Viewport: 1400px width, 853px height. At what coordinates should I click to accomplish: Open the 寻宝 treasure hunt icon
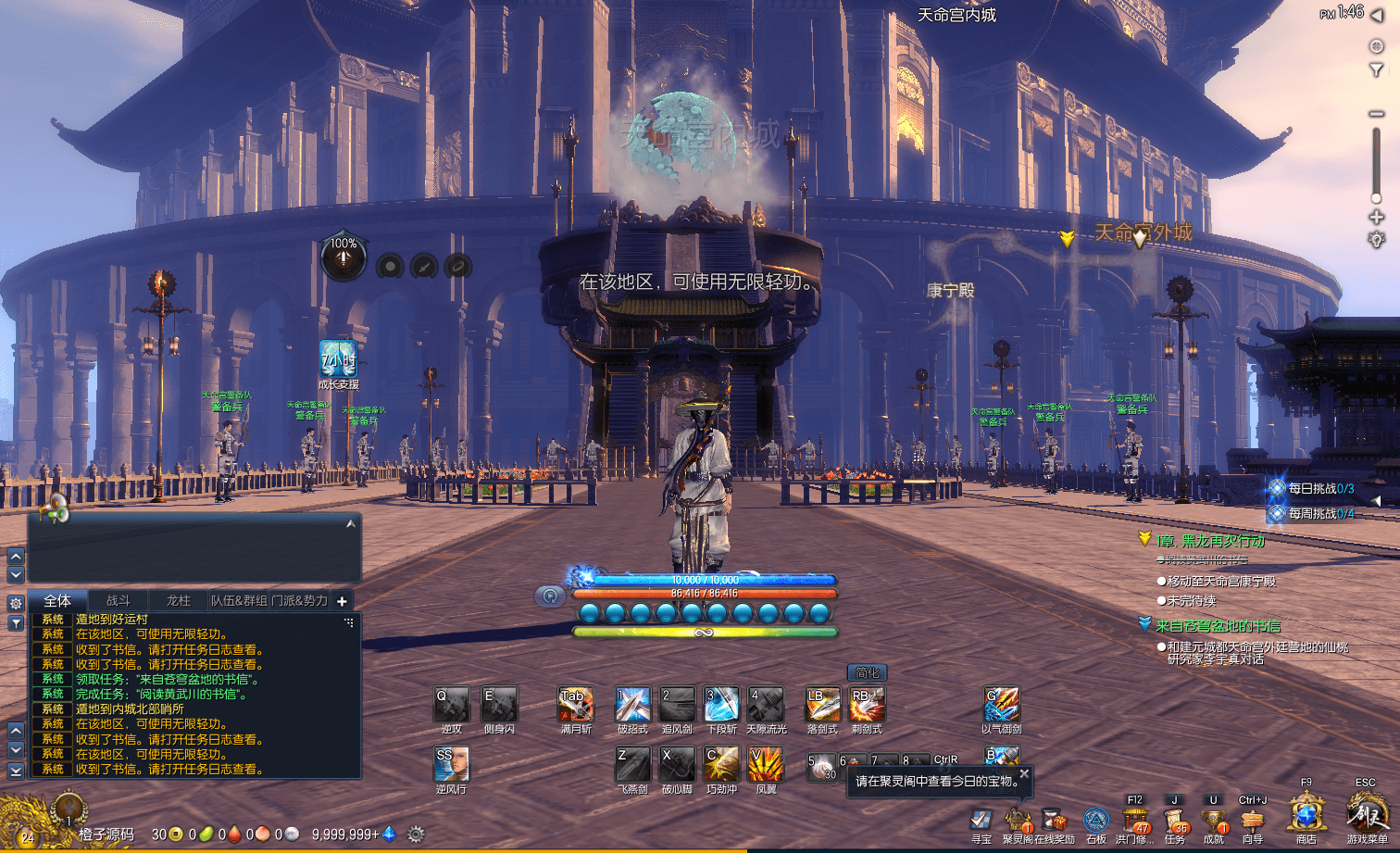coord(981,821)
